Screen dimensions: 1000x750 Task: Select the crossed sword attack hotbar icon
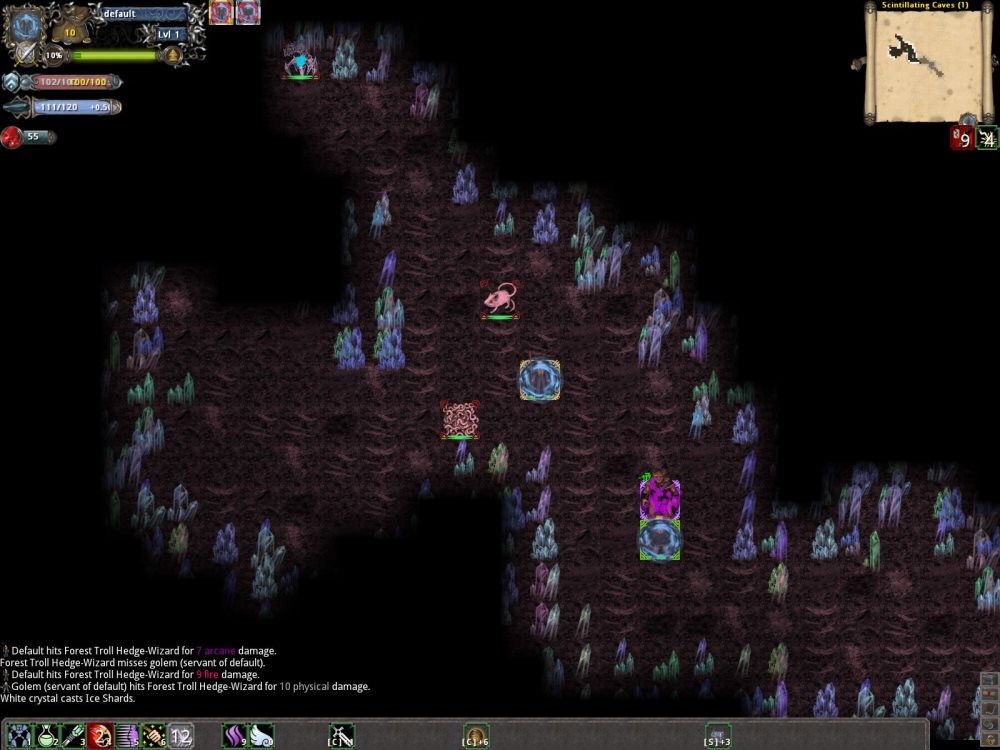click(341, 738)
